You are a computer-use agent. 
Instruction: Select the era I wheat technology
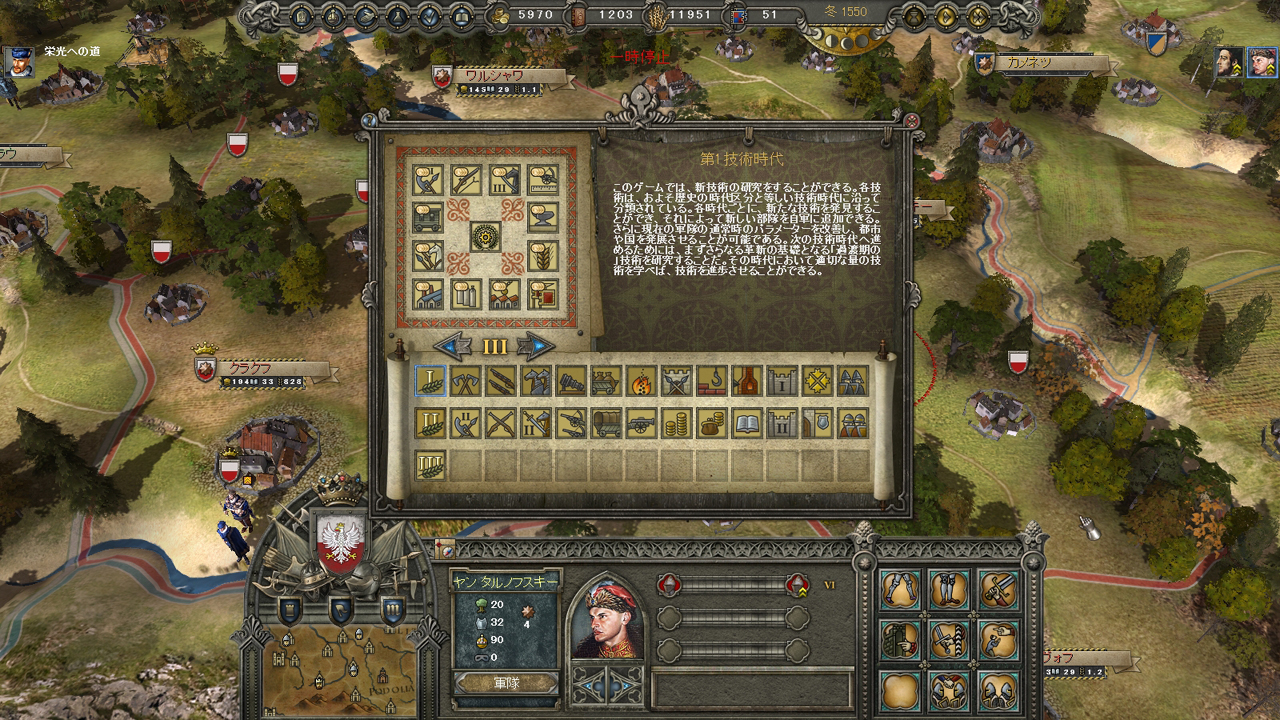[431, 380]
